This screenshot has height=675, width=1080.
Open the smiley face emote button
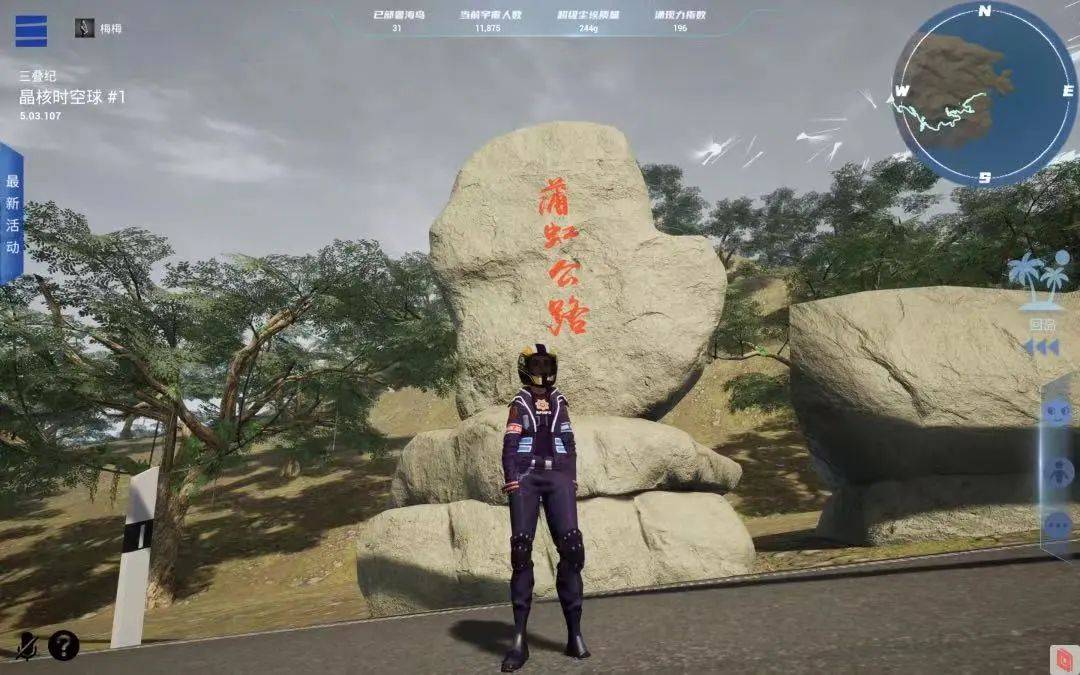[x=1057, y=412]
